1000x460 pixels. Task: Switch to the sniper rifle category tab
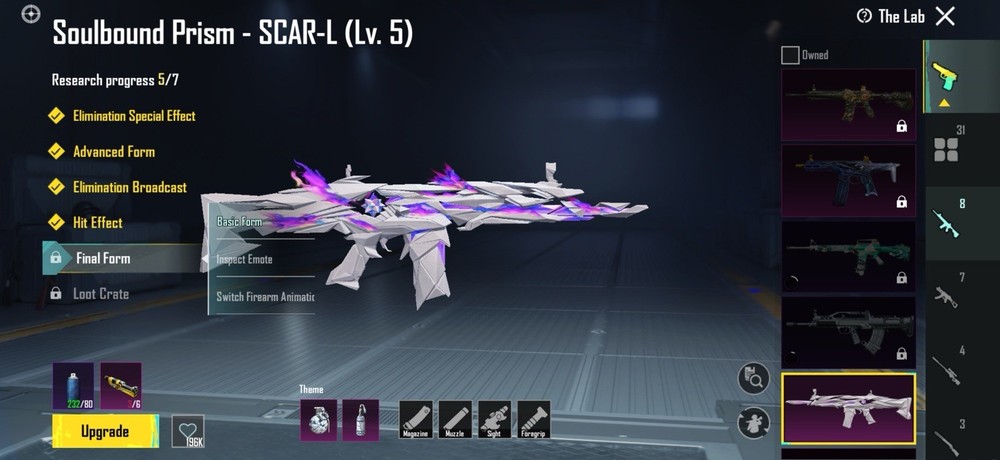click(945, 365)
